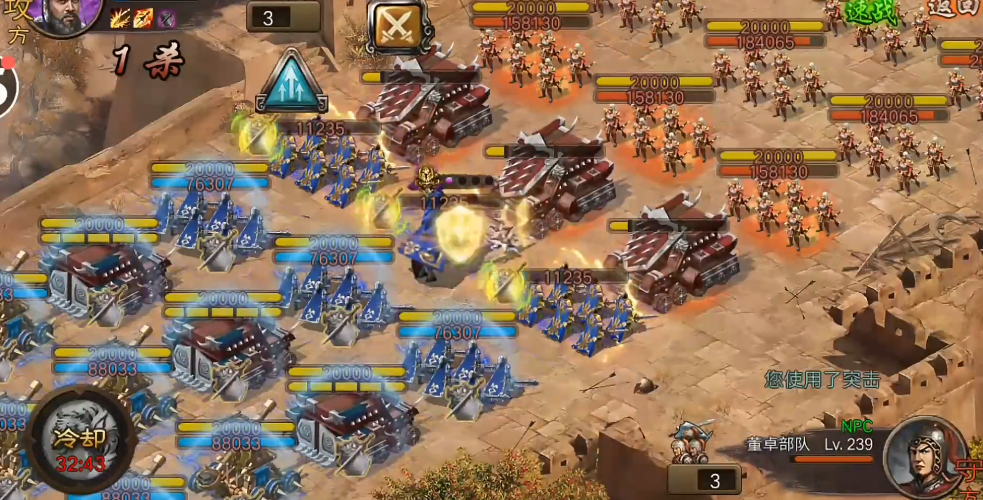Click the 返回 return button
This screenshot has width=983, height=500.
coord(952,8)
